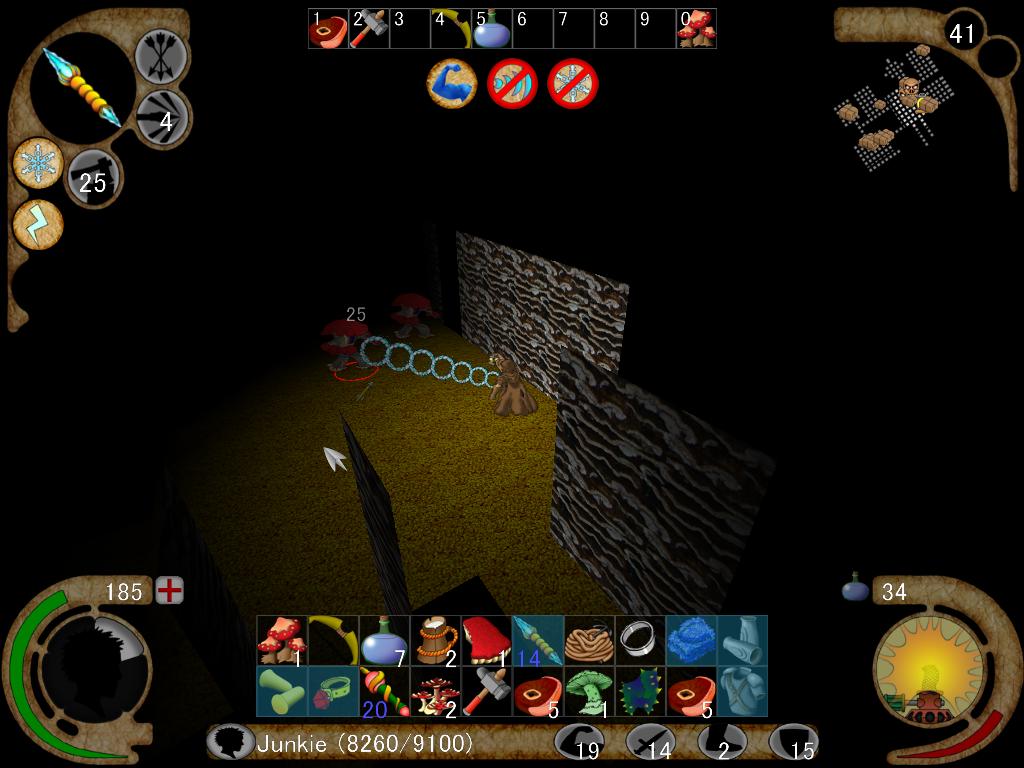Pick the blue potion flask in inventory
The width and height of the screenshot is (1024, 768).
click(x=384, y=640)
